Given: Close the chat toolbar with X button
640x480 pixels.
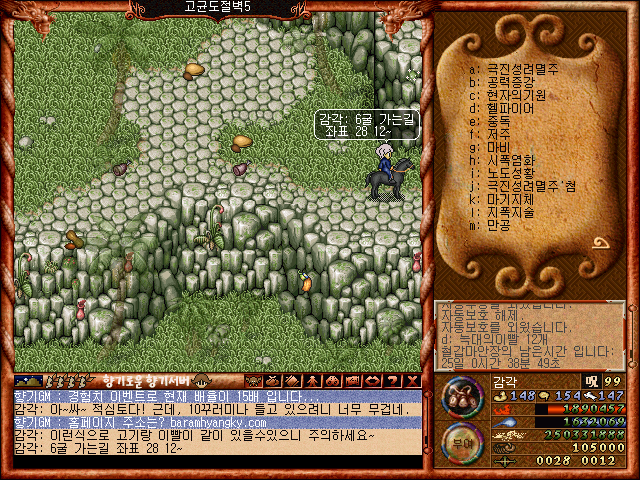Looking at the screenshot, I should click(412, 381).
